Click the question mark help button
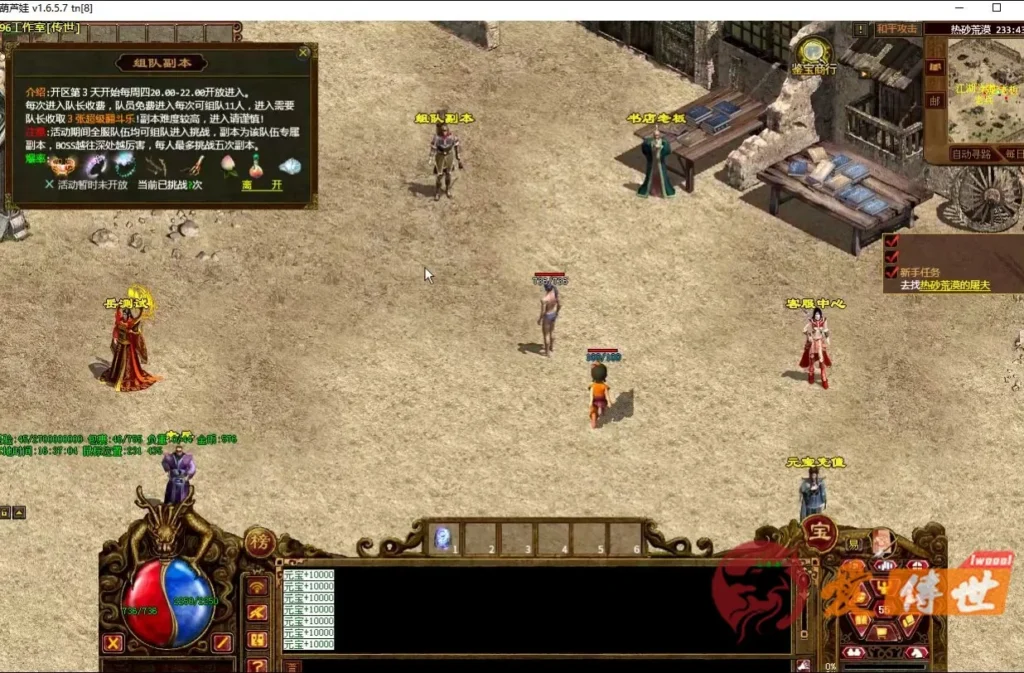1024x673 pixels. tap(257, 664)
